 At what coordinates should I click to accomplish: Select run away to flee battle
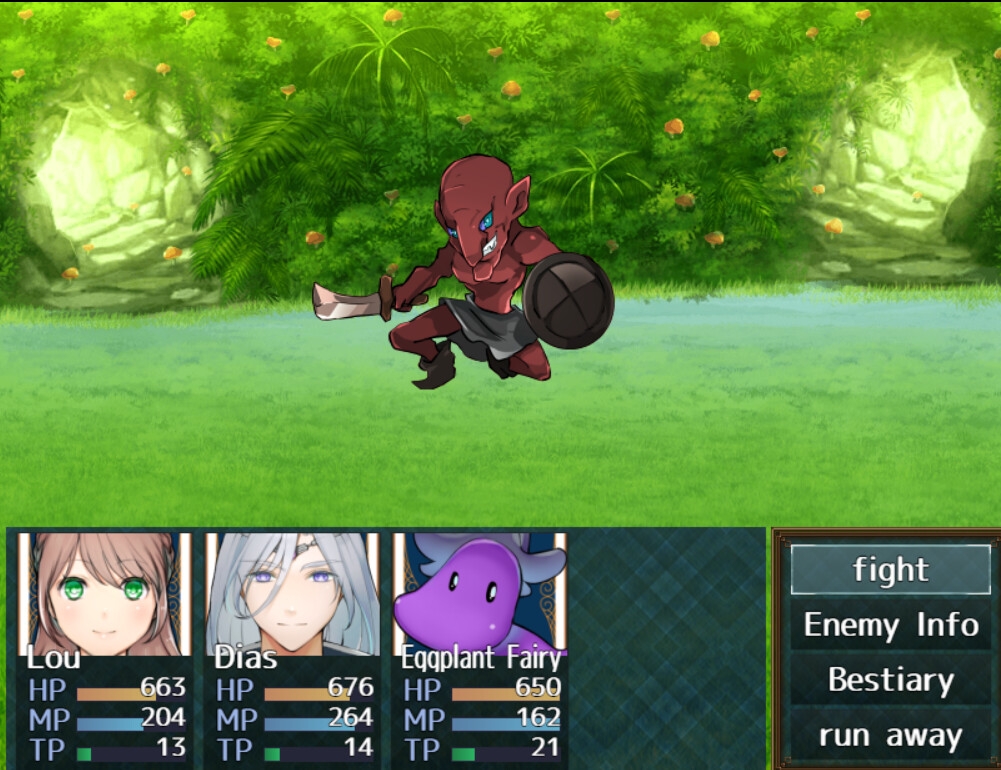(x=890, y=736)
